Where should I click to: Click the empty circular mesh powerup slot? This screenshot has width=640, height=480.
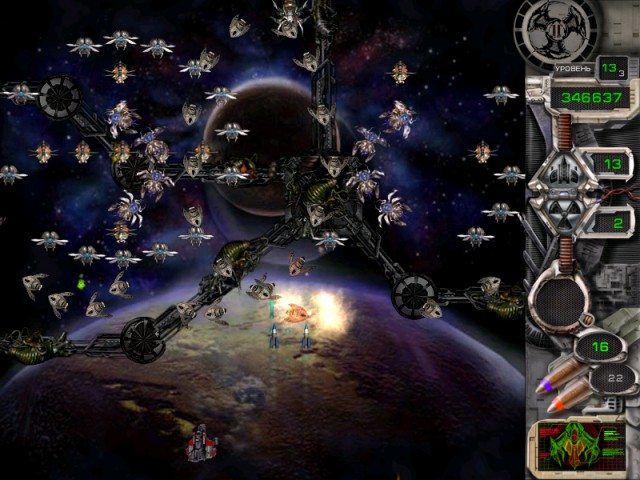560,294
